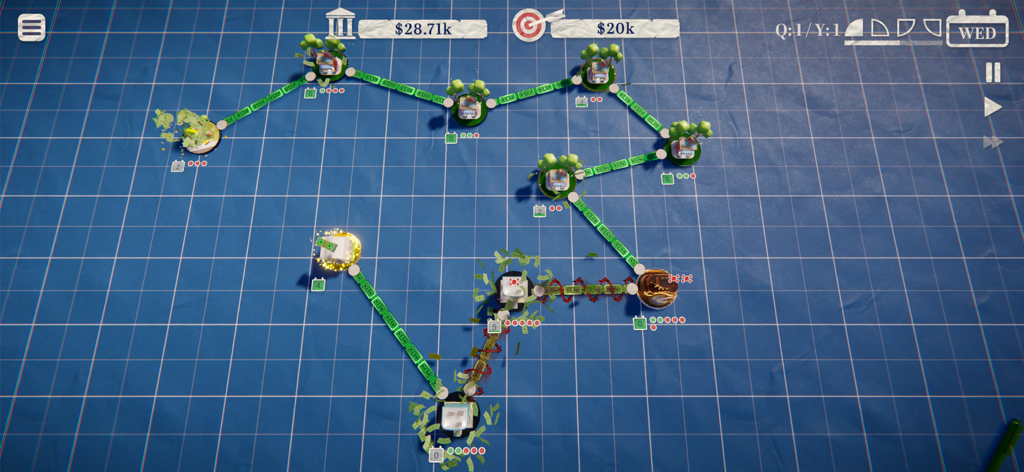This screenshot has width=1024, height=472.
Task: Select the glowing golden node on the board
Action: coord(341,250)
